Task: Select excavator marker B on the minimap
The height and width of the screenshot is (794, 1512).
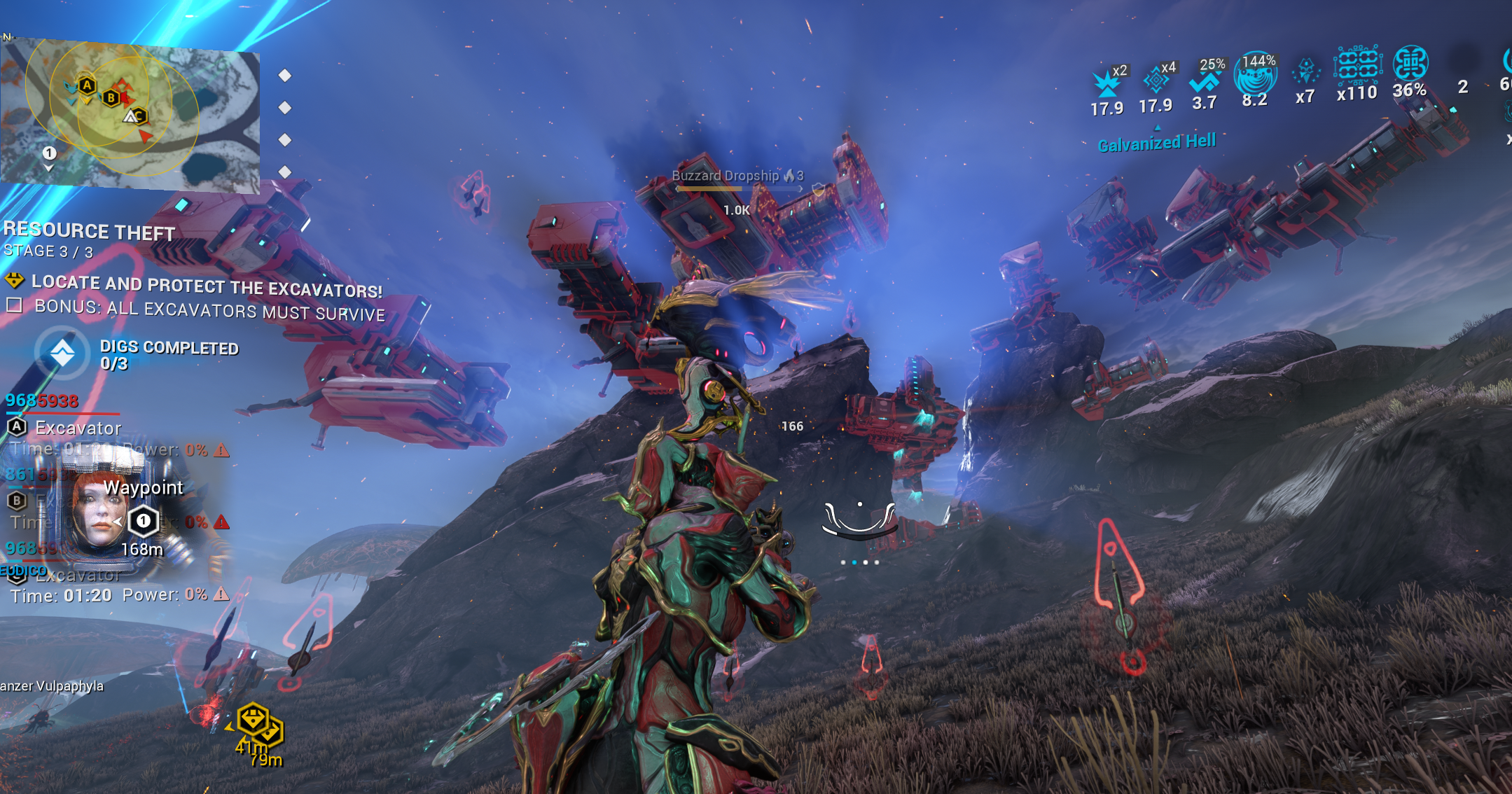Action: [111, 98]
